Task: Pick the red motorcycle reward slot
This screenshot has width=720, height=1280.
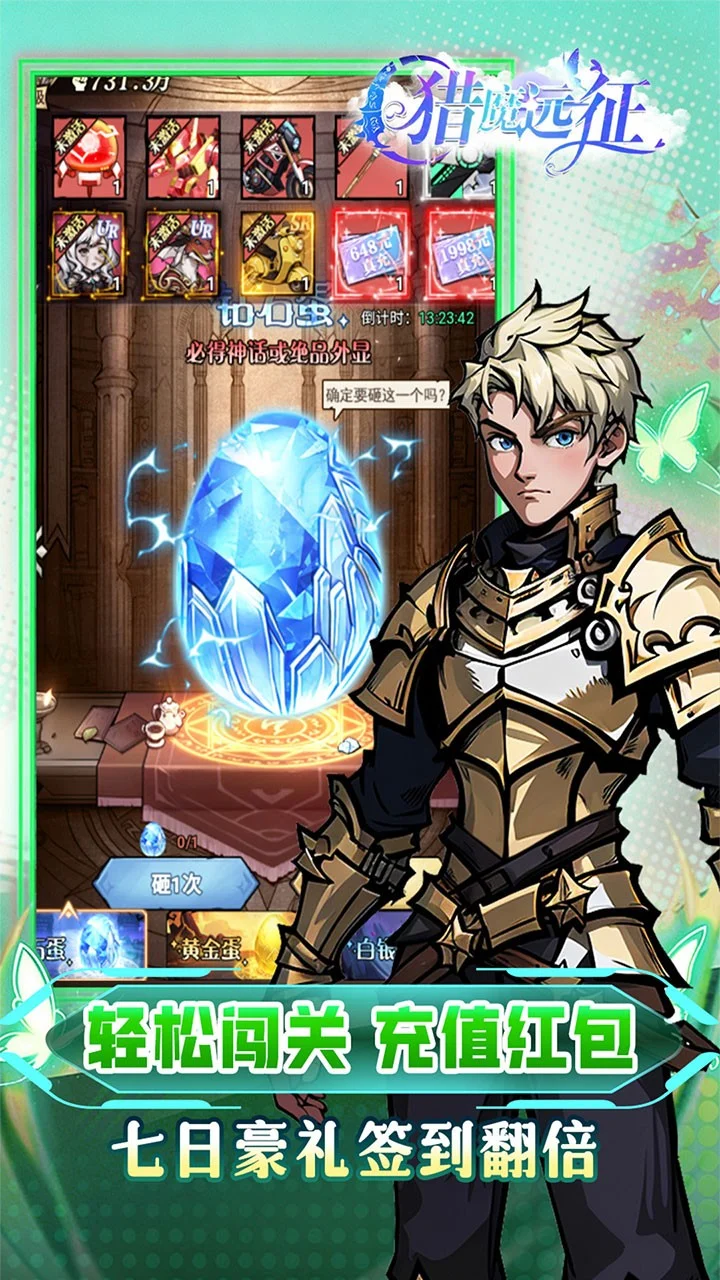Action: (x=277, y=157)
